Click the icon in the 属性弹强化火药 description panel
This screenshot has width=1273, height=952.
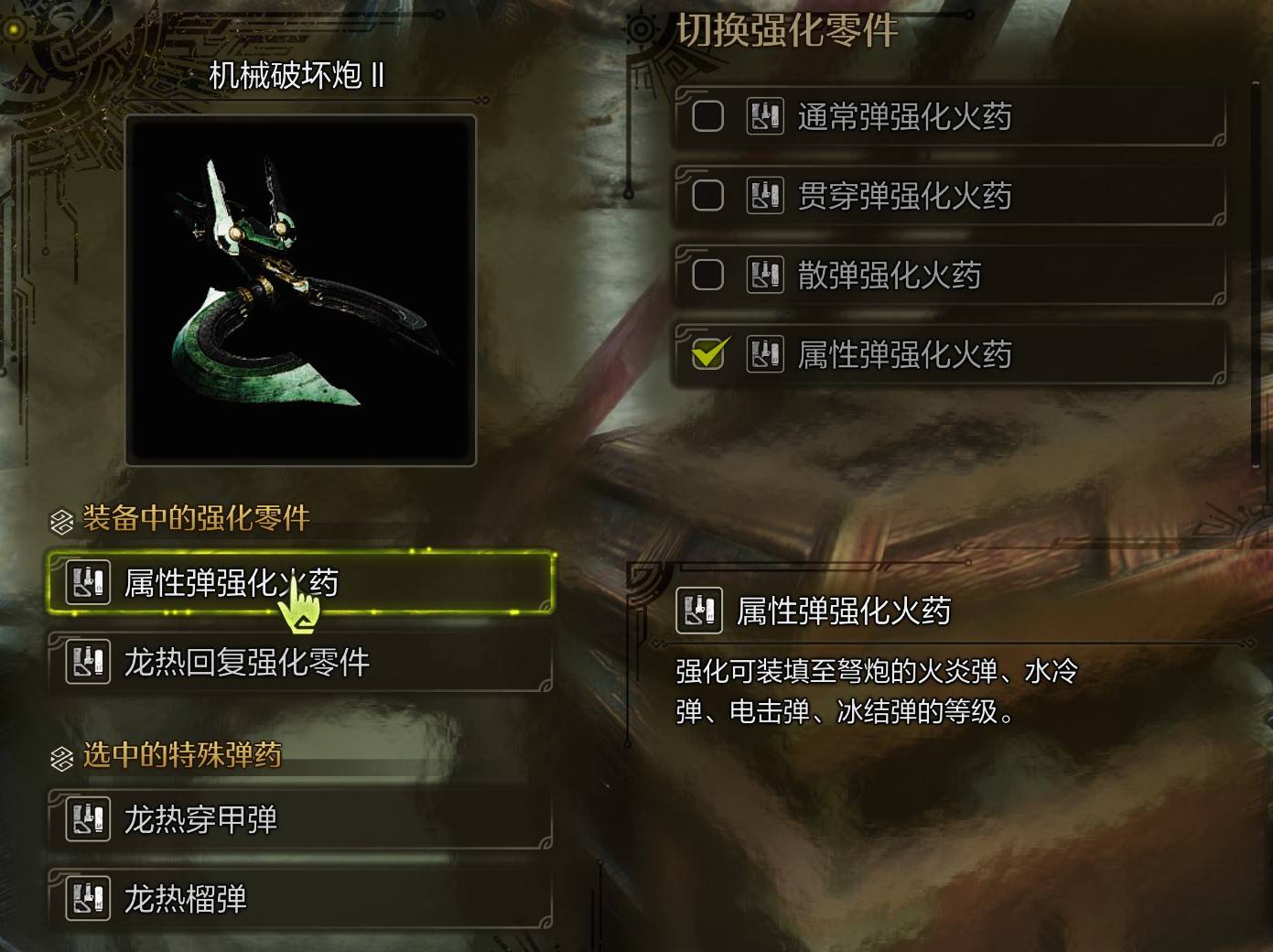pyautogui.click(x=699, y=608)
